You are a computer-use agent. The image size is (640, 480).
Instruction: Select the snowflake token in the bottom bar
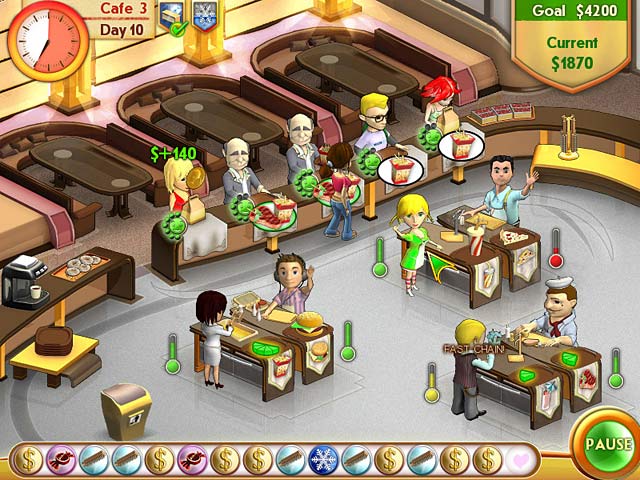324,459
